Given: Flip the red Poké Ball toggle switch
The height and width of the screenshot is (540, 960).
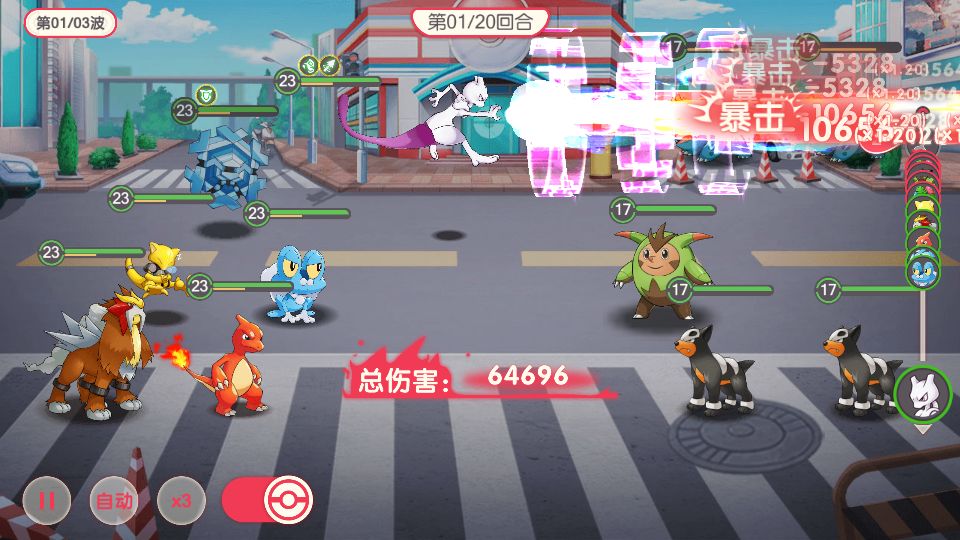Looking at the screenshot, I should (x=268, y=500).
